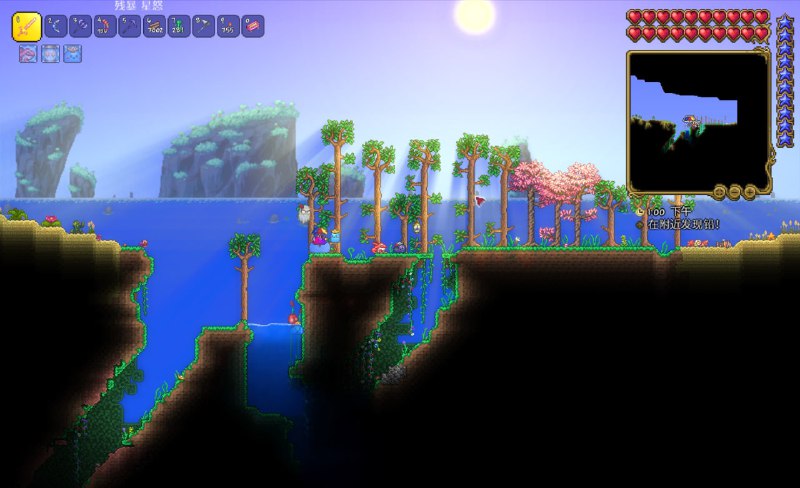Equip the hammer in hotbar slot 8
800x488 pixels.
point(205,26)
